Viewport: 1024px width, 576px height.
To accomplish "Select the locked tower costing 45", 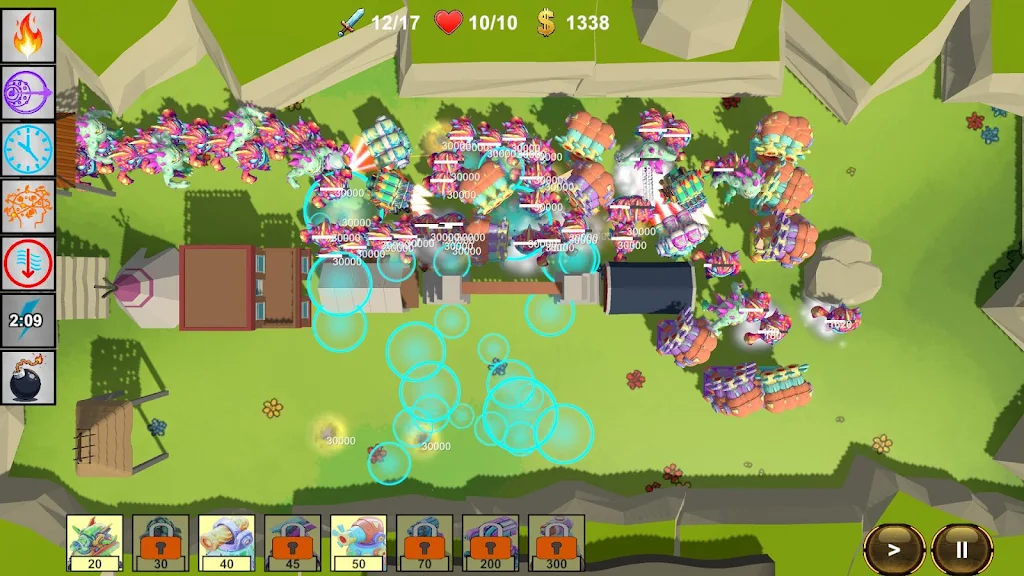I will [x=293, y=542].
